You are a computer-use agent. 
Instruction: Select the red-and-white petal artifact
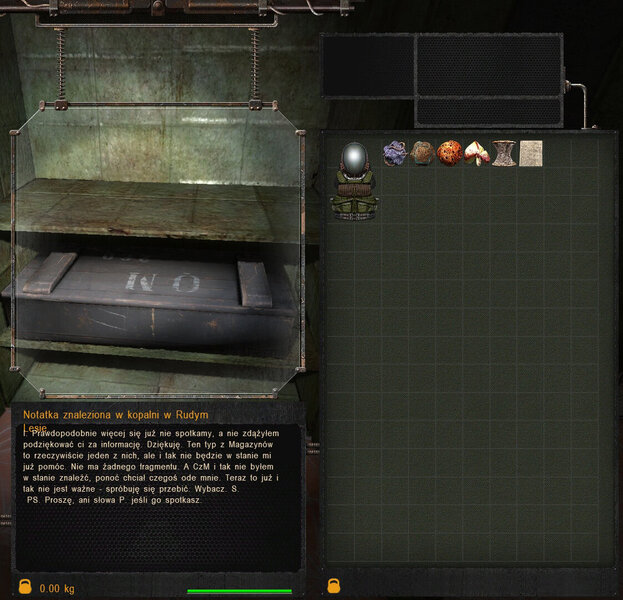coord(477,153)
